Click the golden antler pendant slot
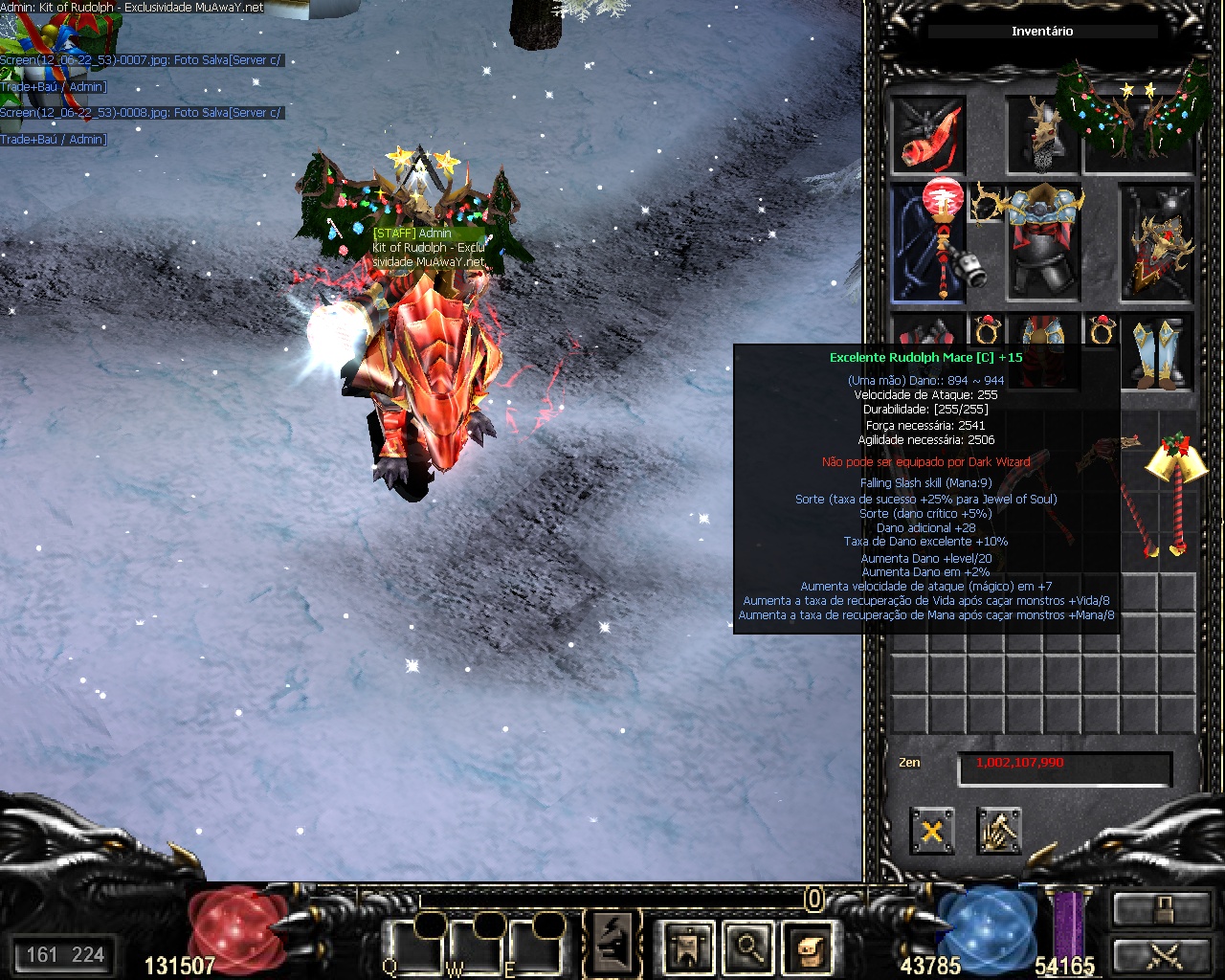 click(987, 204)
